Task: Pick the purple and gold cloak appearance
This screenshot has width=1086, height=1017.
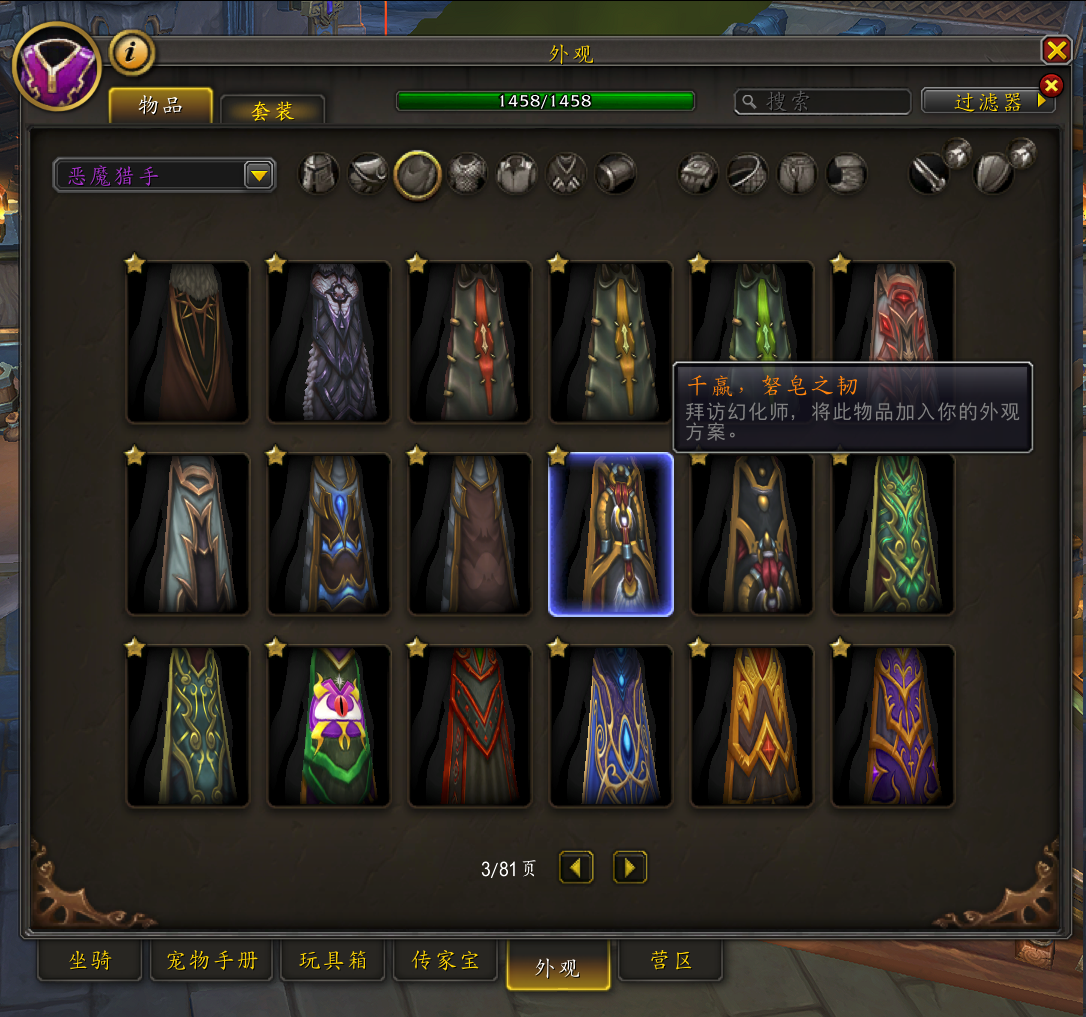Action: click(x=893, y=725)
